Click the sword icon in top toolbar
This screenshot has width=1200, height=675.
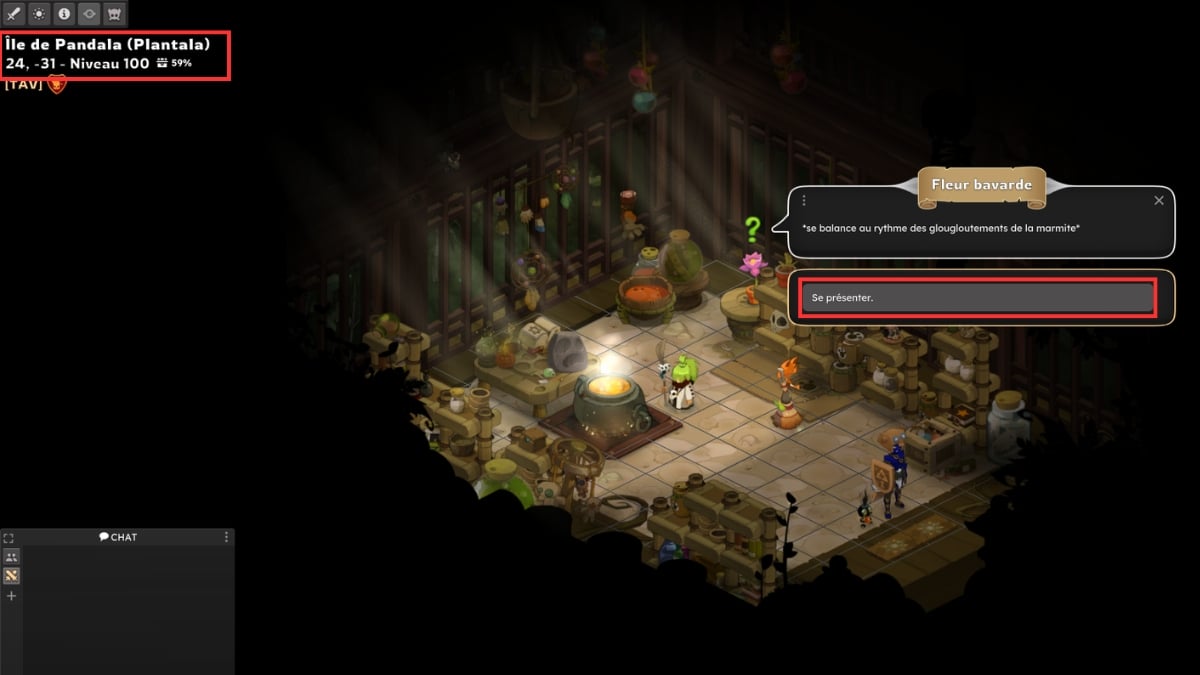[14, 14]
